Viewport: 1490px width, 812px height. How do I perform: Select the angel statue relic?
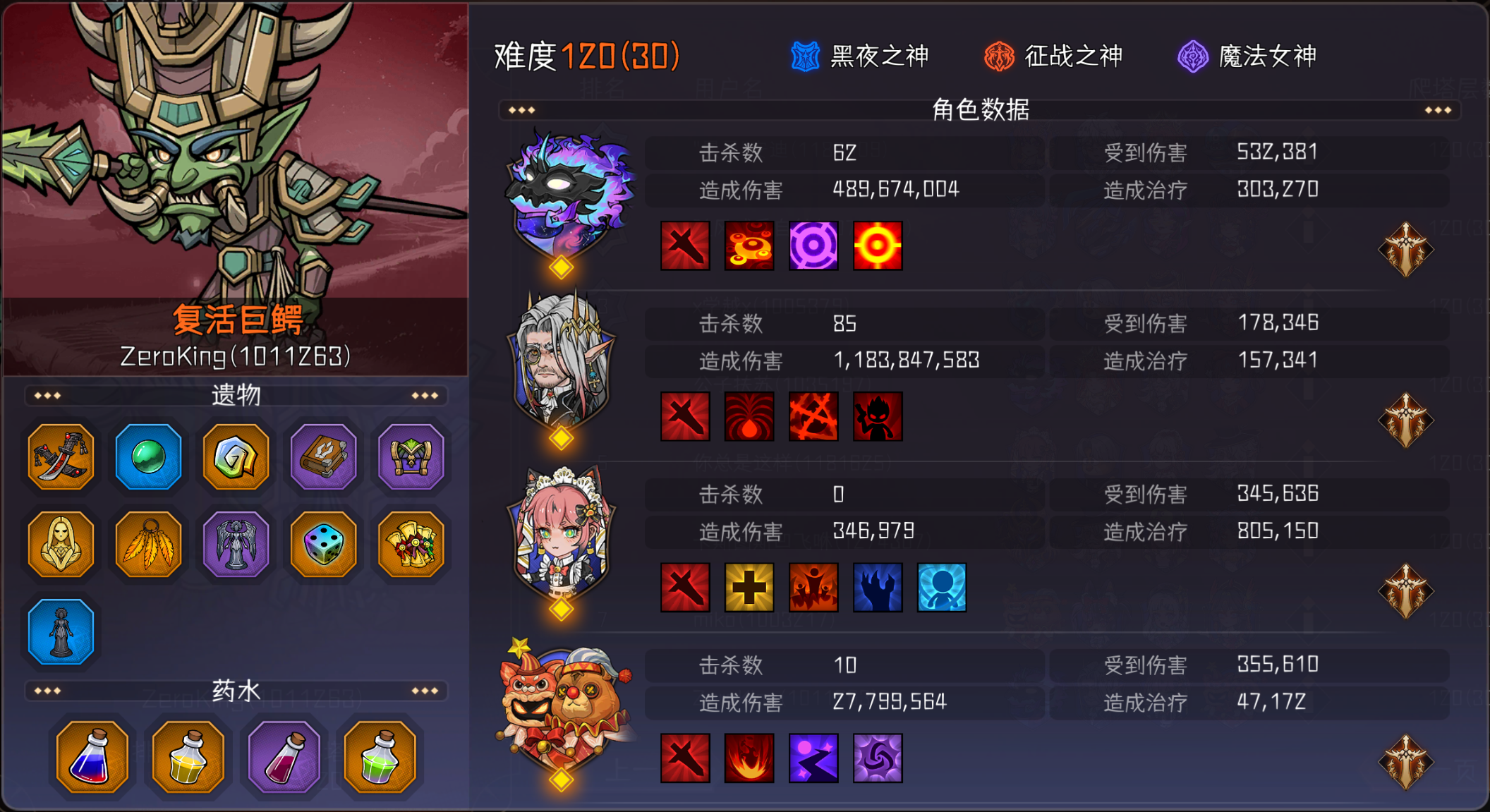235,545
